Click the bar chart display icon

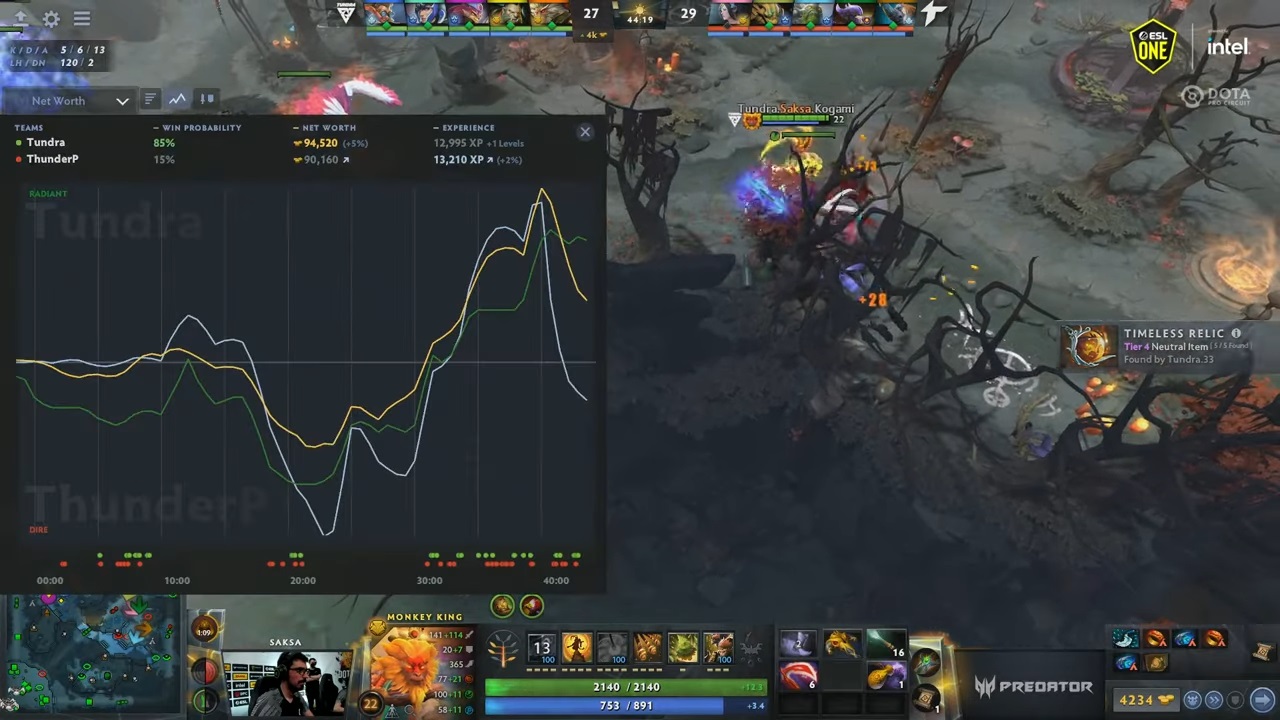point(149,99)
